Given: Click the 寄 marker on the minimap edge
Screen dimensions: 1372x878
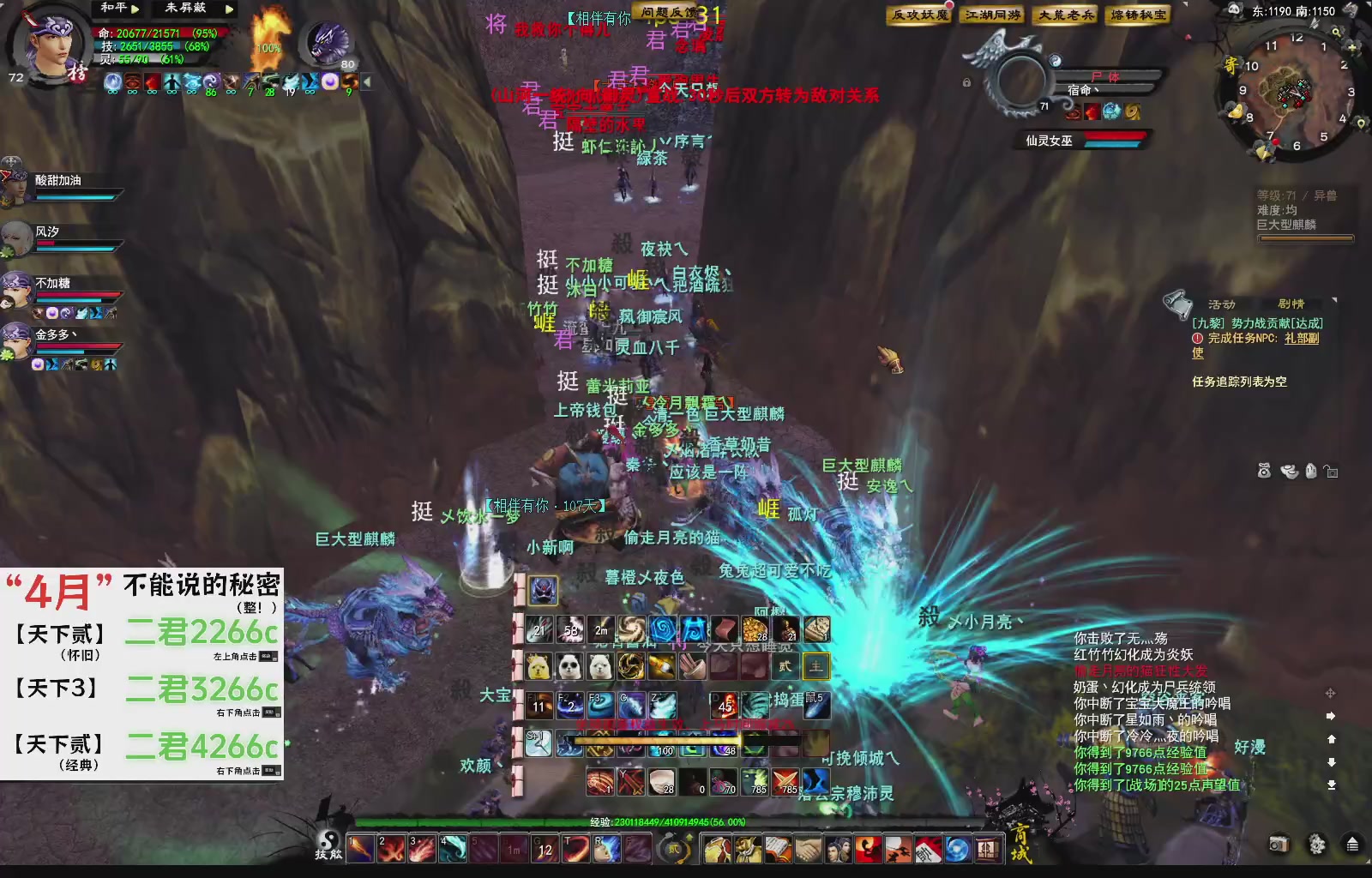Looking at the screenshot, I should pos(1232,63).
